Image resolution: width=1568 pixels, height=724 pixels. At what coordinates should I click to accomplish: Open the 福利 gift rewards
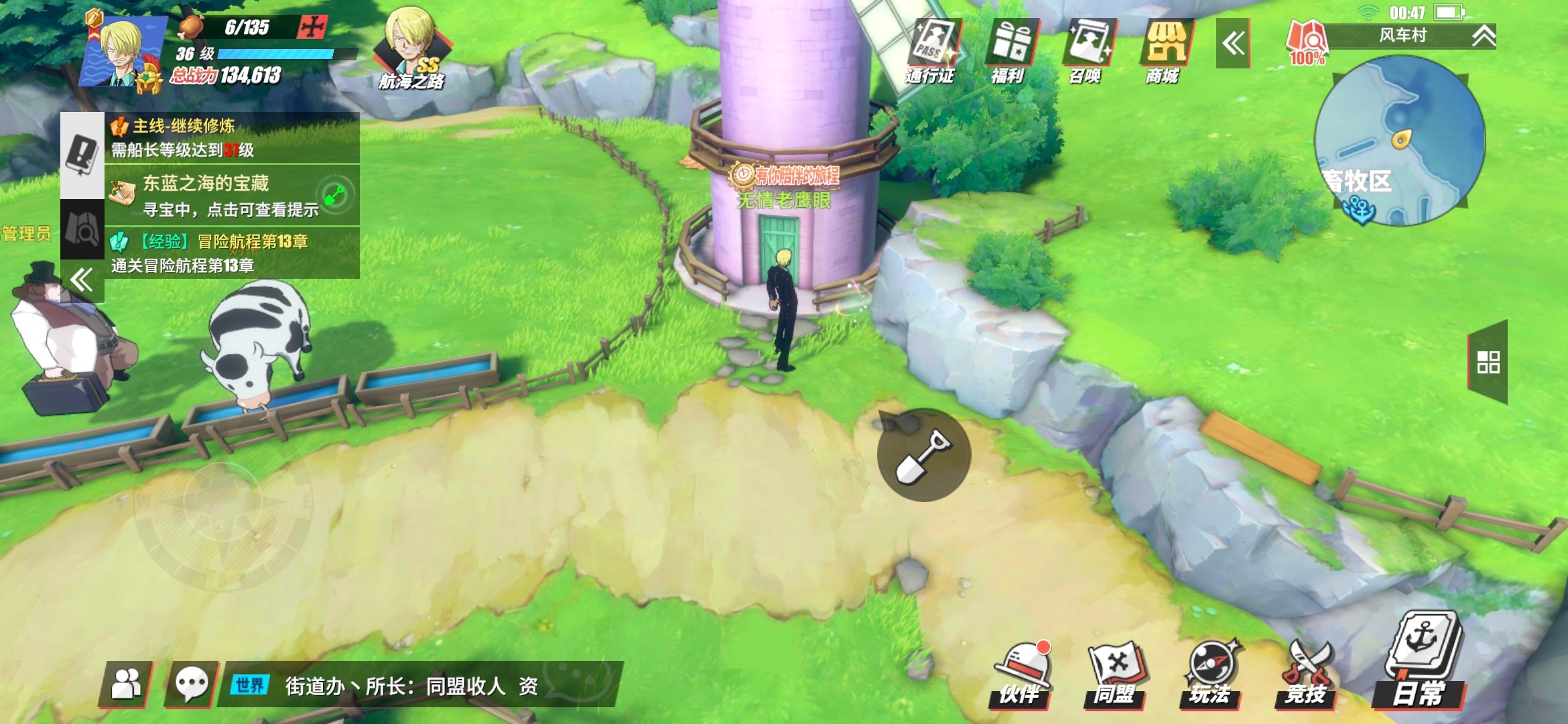click(1010, 50)
